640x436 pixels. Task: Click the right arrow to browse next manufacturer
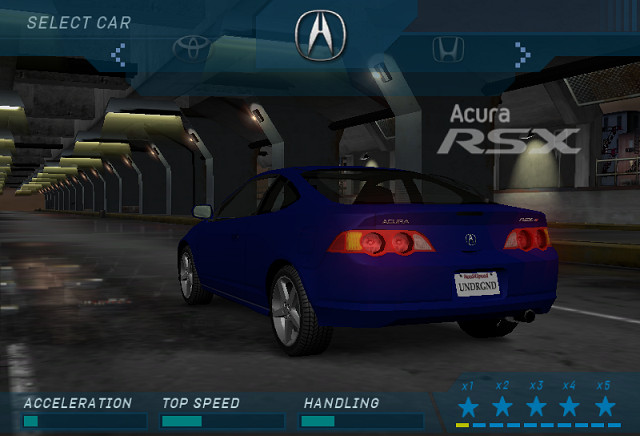[x=521, y=51]
